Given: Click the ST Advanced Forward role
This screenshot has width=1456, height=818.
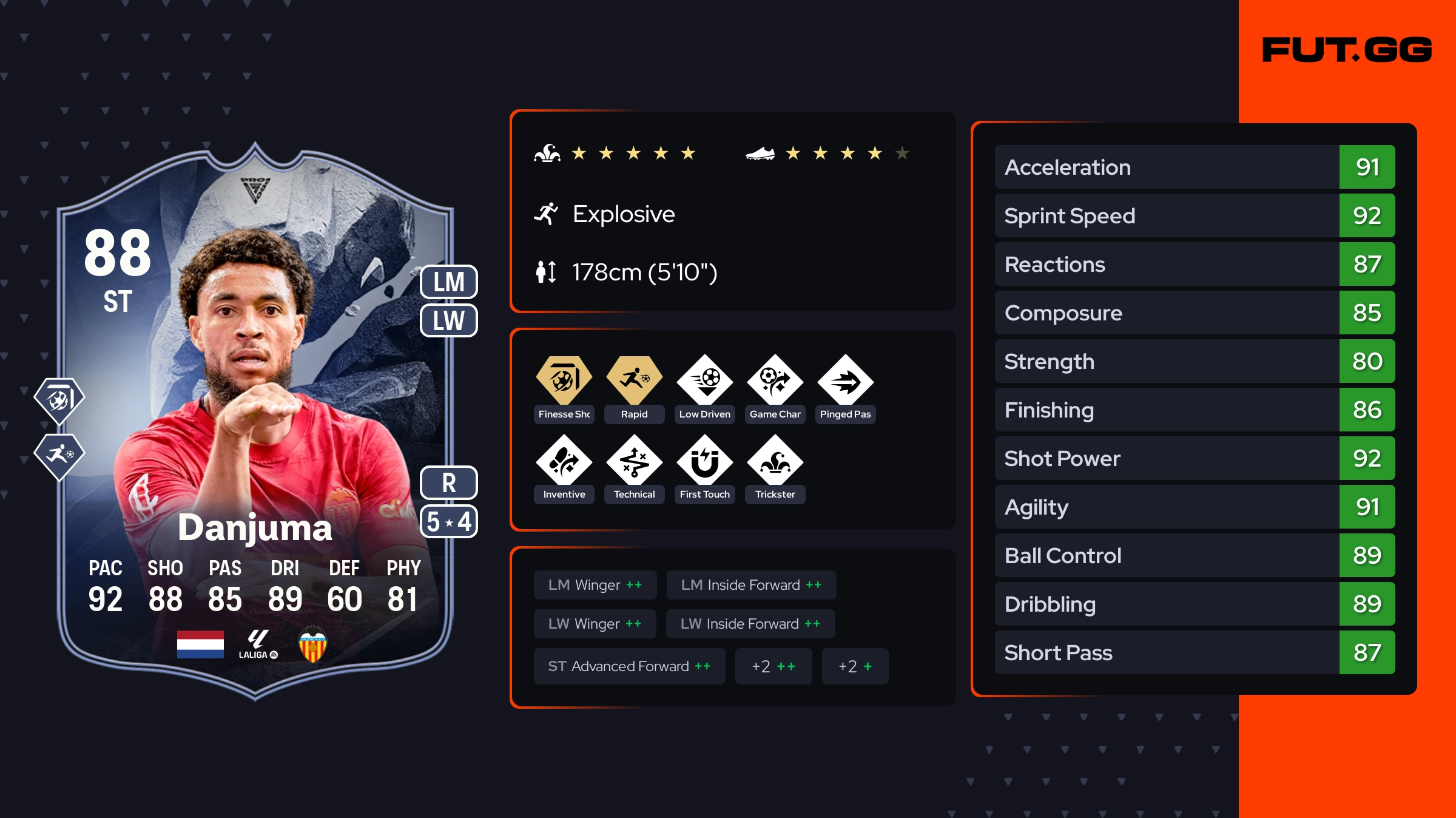Looking at the screenshot, I should tap(629, 666).
